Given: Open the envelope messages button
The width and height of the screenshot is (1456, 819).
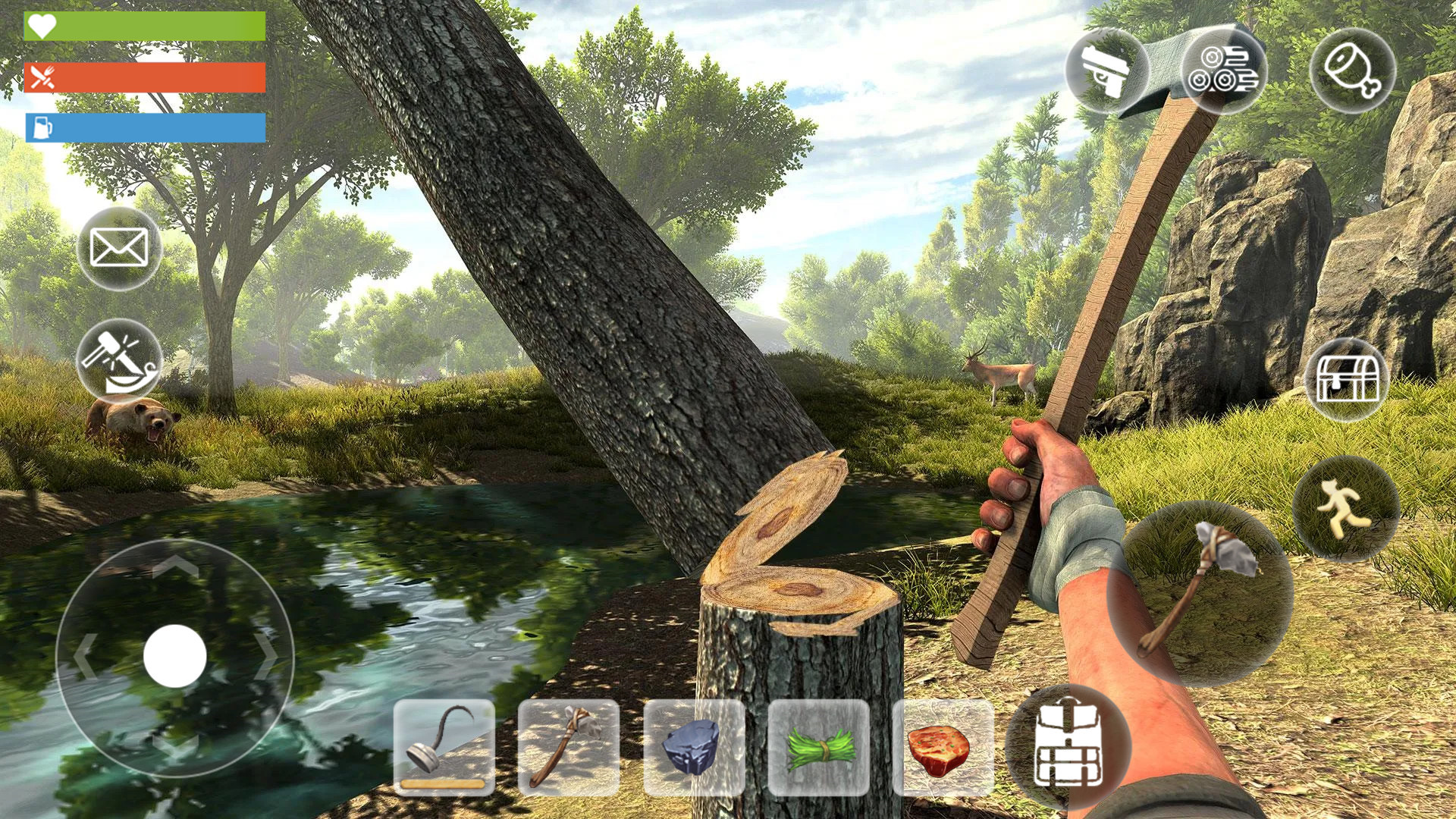Looking at the screenshot, I should pos(119,248).
